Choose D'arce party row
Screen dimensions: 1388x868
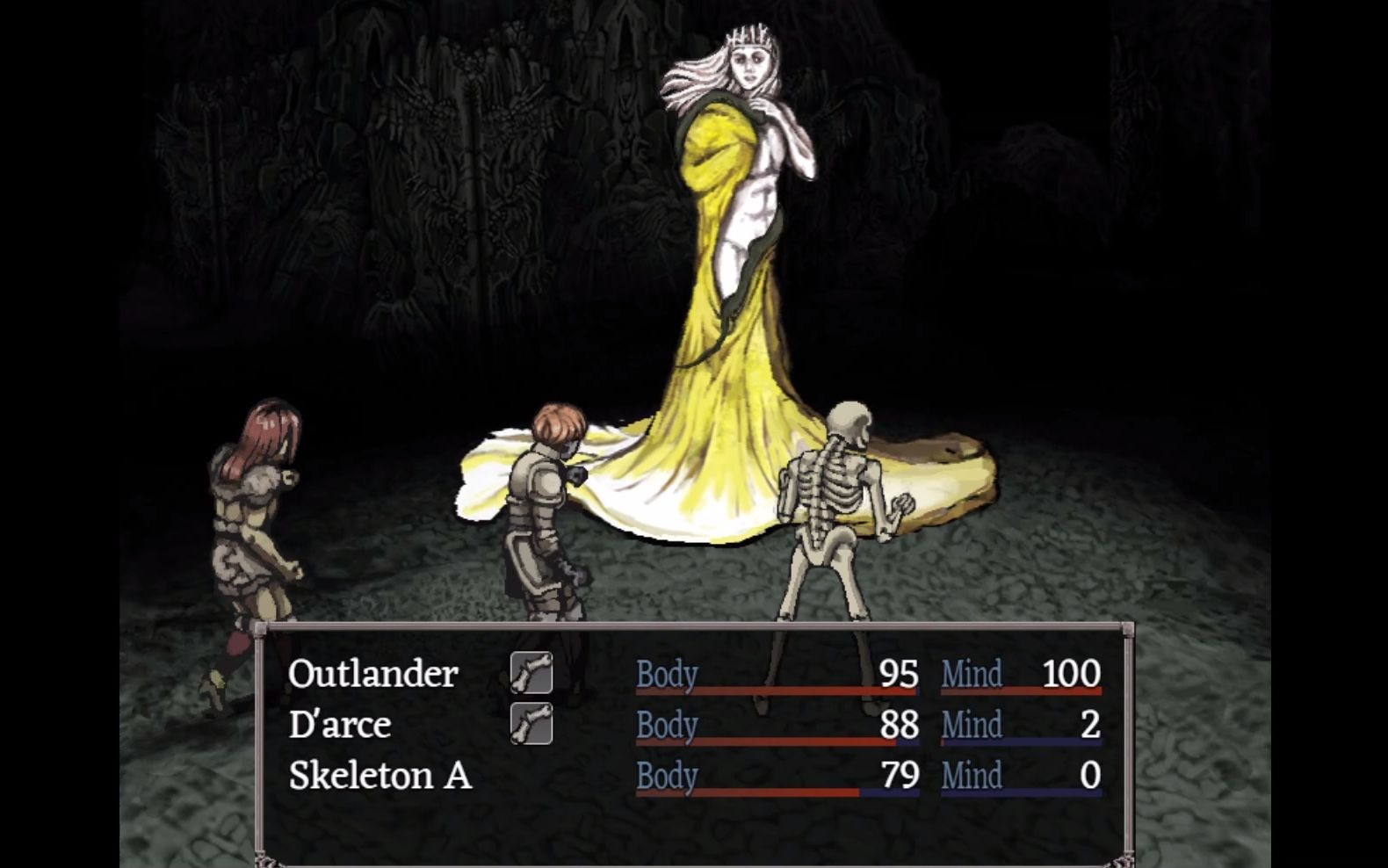(340, 725)
